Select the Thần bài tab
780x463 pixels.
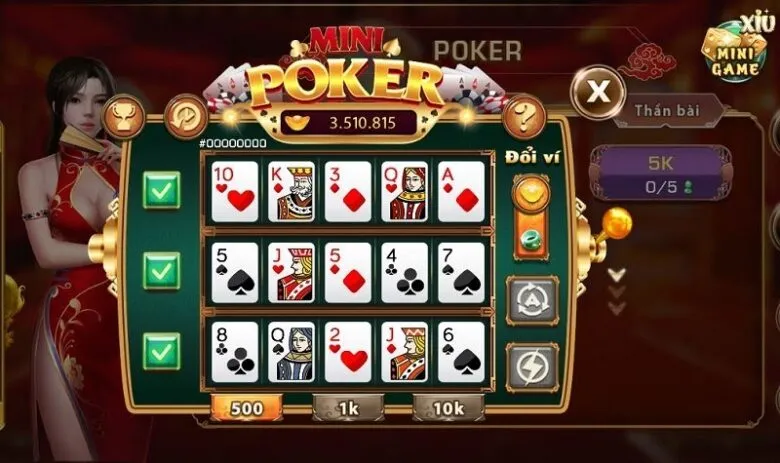(x=671, y=110)
